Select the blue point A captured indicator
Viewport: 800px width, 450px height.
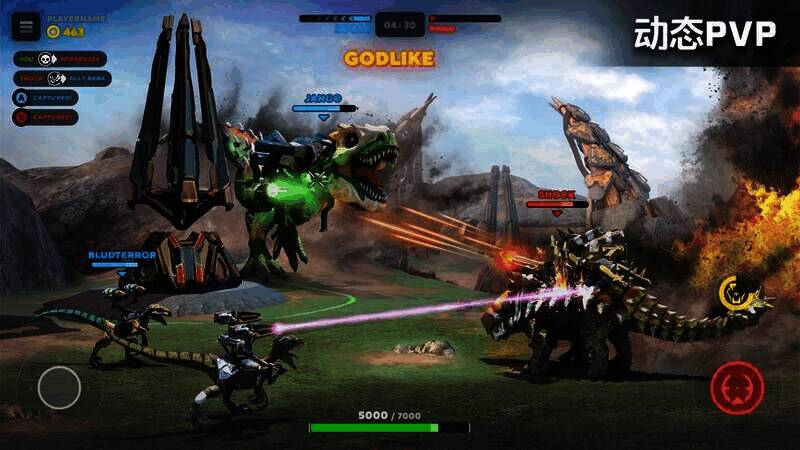coord(45,98)
